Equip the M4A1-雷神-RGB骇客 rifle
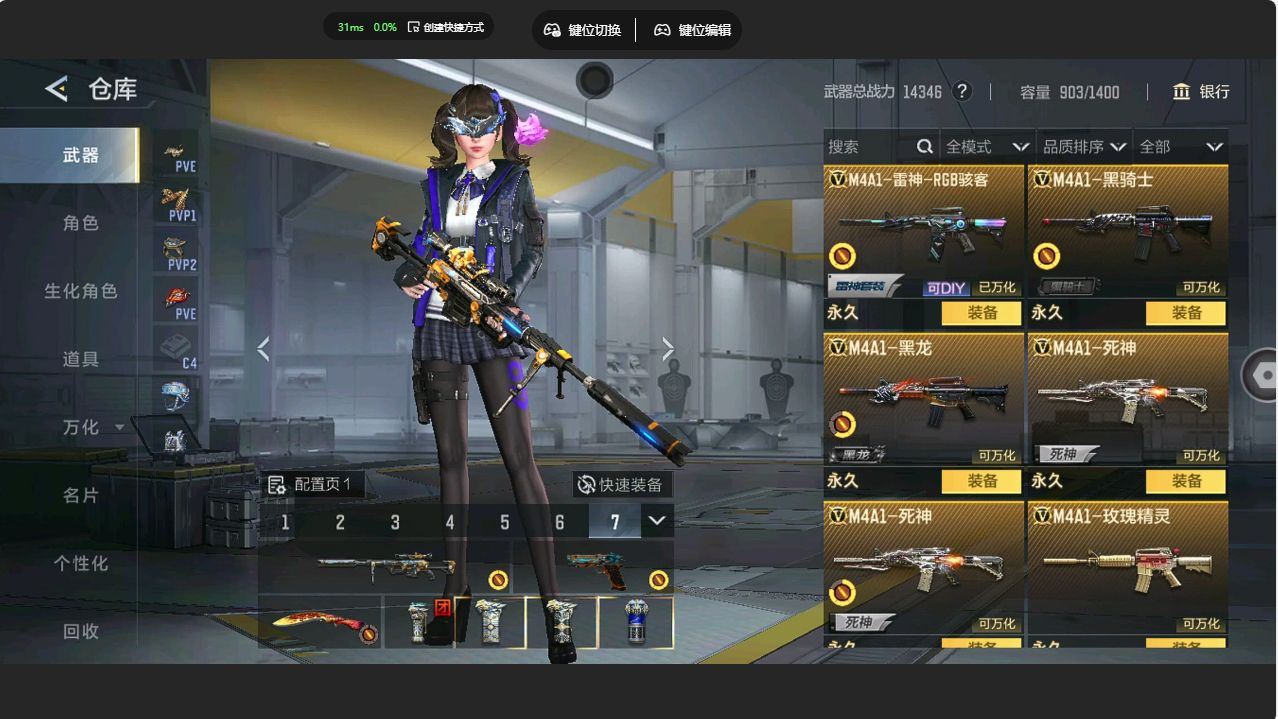Screen dimensions: 1278x719 click(982, 313)
